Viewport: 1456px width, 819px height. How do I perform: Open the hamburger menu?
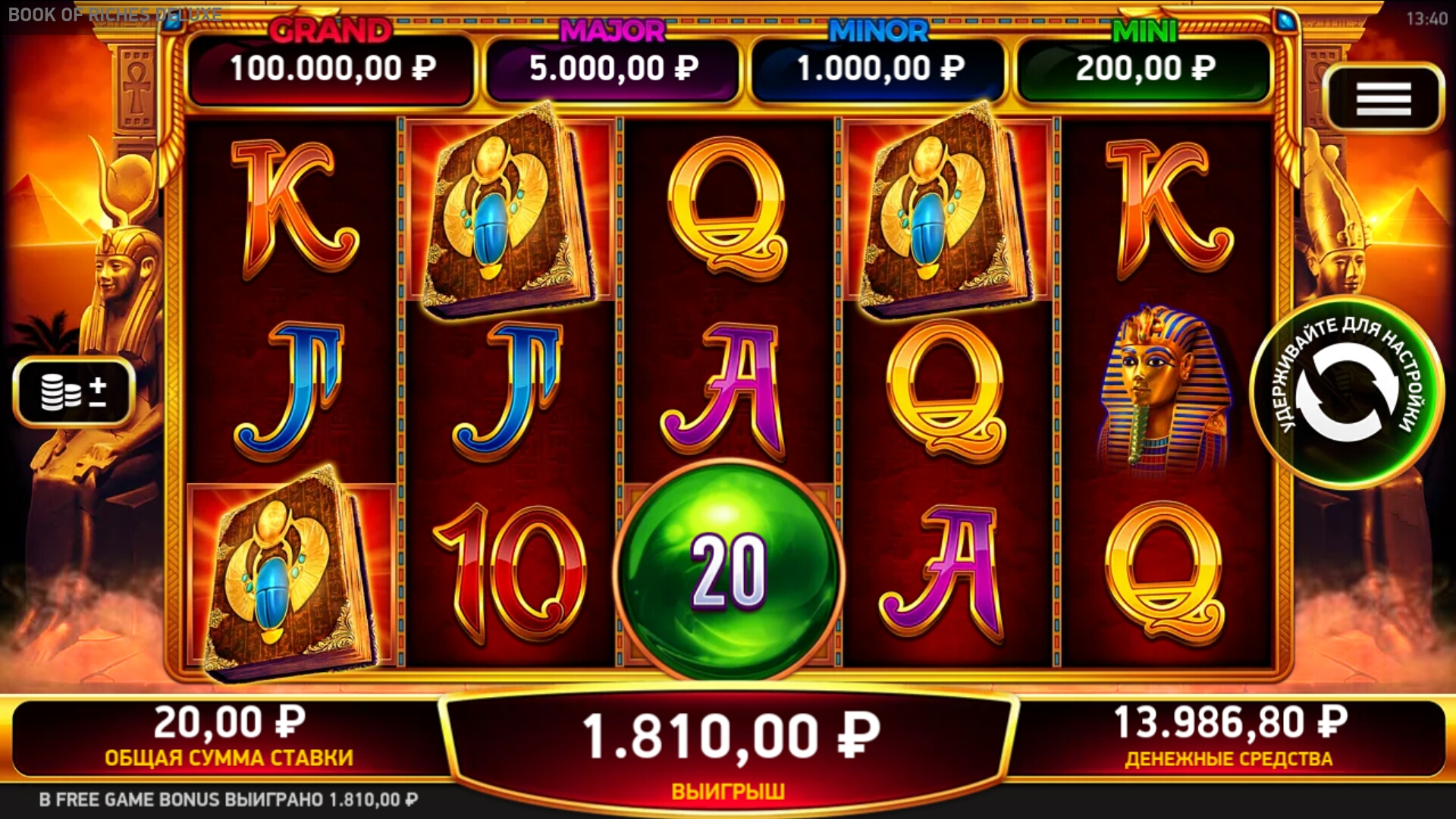pyautogui.click(x=1382, y=99)
